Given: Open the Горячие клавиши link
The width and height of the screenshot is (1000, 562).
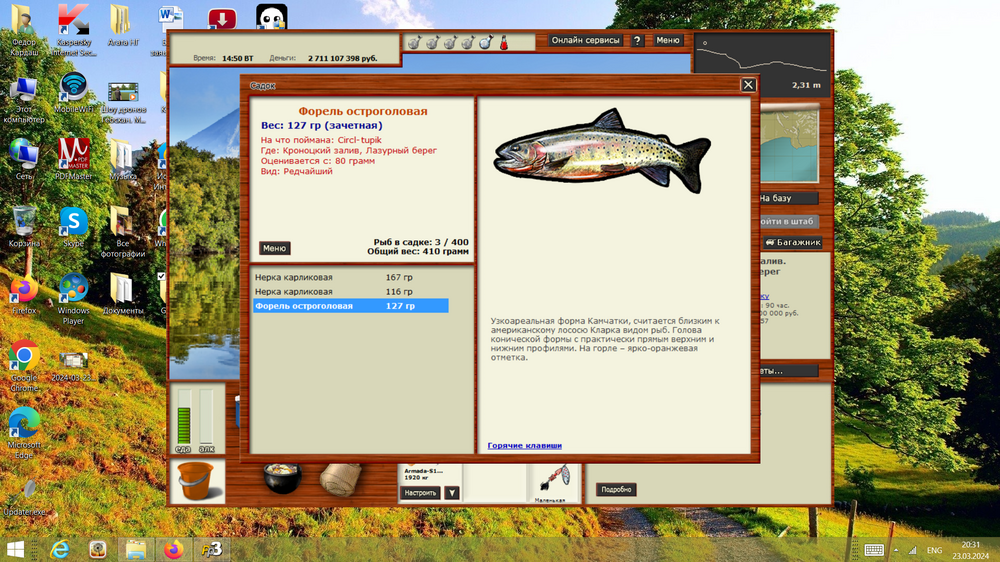Looking at the screenshot, I should point(524,445).
